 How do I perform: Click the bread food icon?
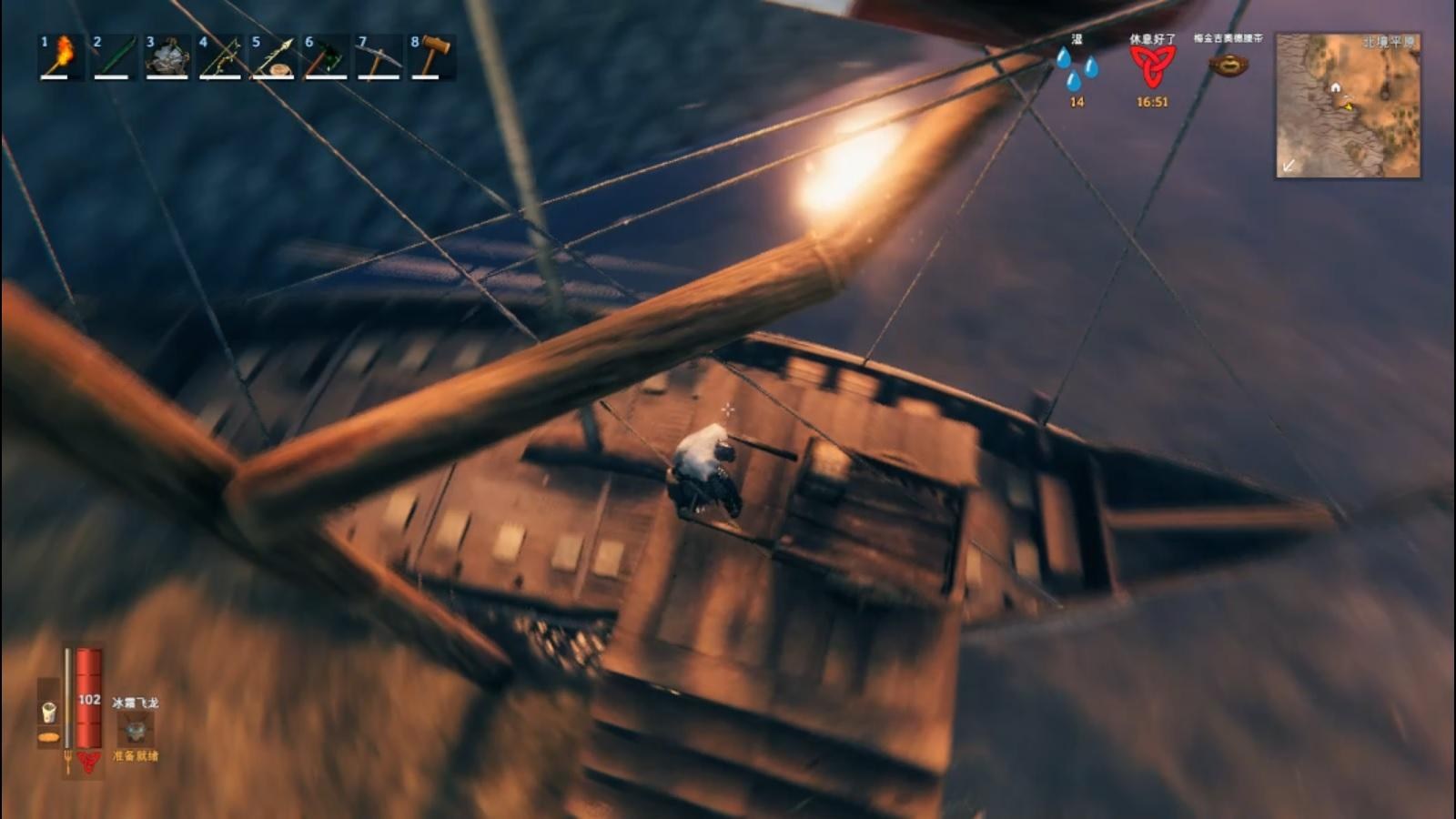pos(49,737)
